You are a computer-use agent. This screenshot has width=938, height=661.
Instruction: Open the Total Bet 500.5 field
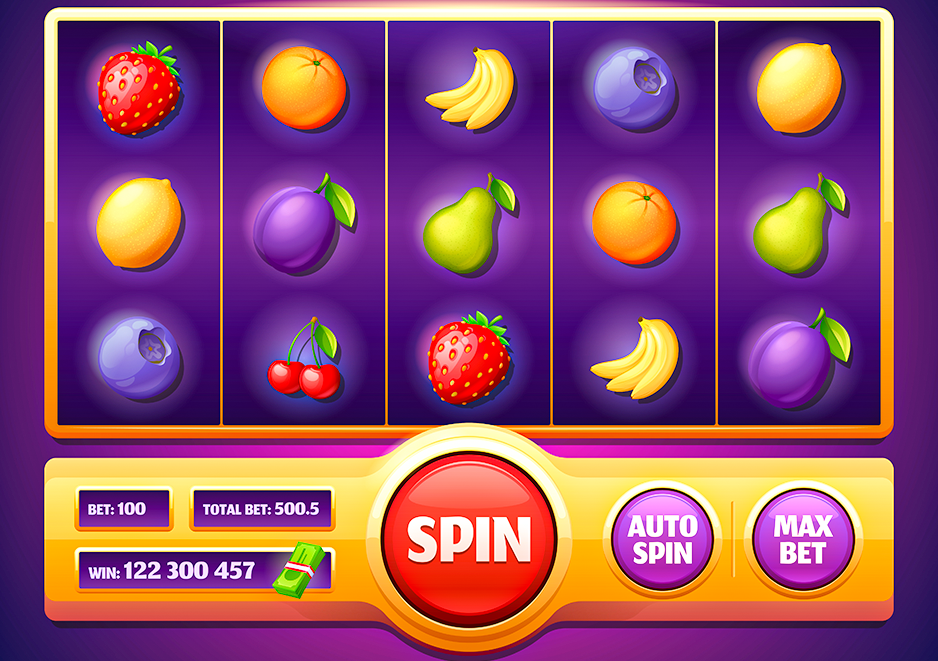click(261, 509)
